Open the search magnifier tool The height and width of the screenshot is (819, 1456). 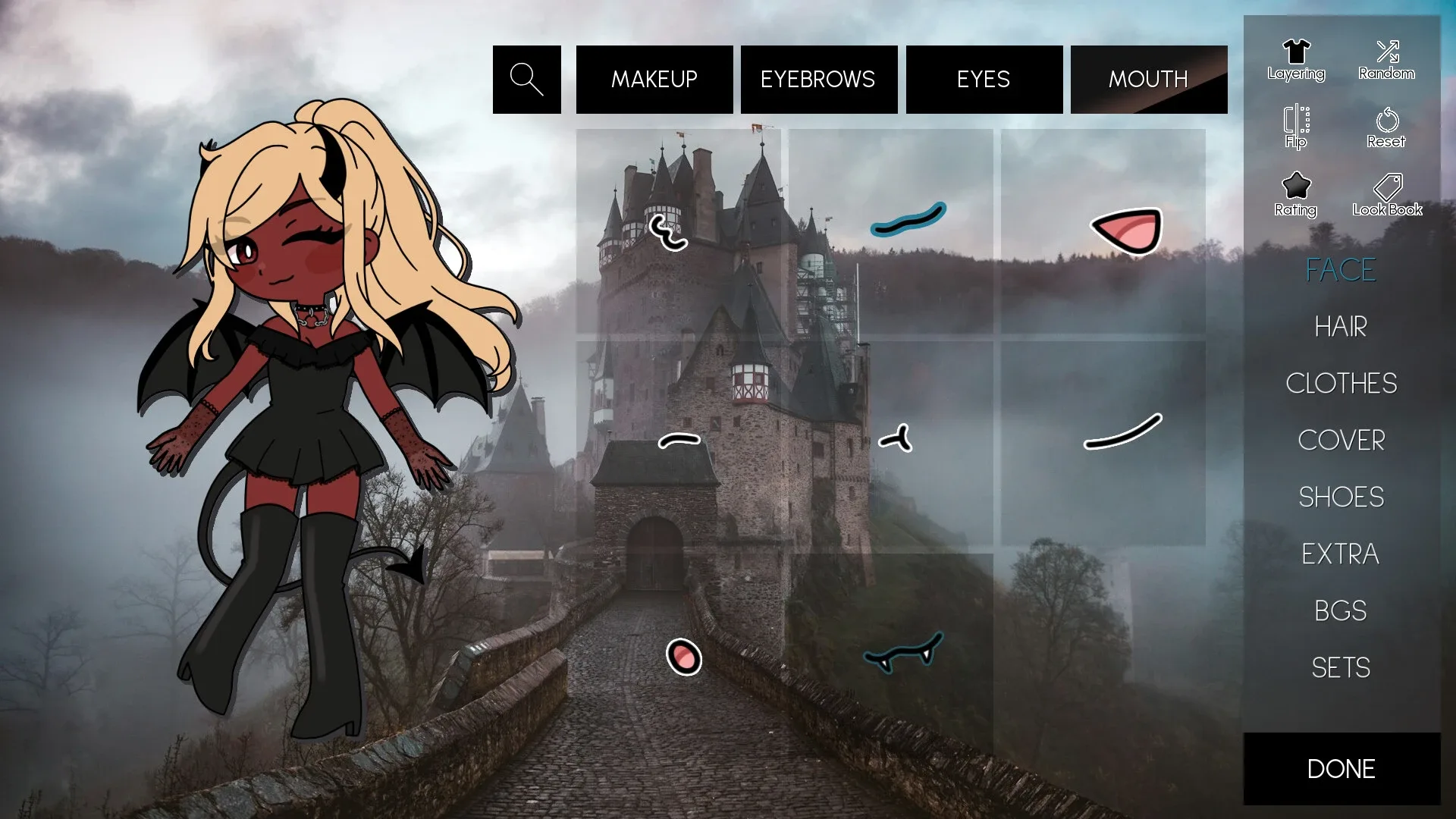(526, 79)
